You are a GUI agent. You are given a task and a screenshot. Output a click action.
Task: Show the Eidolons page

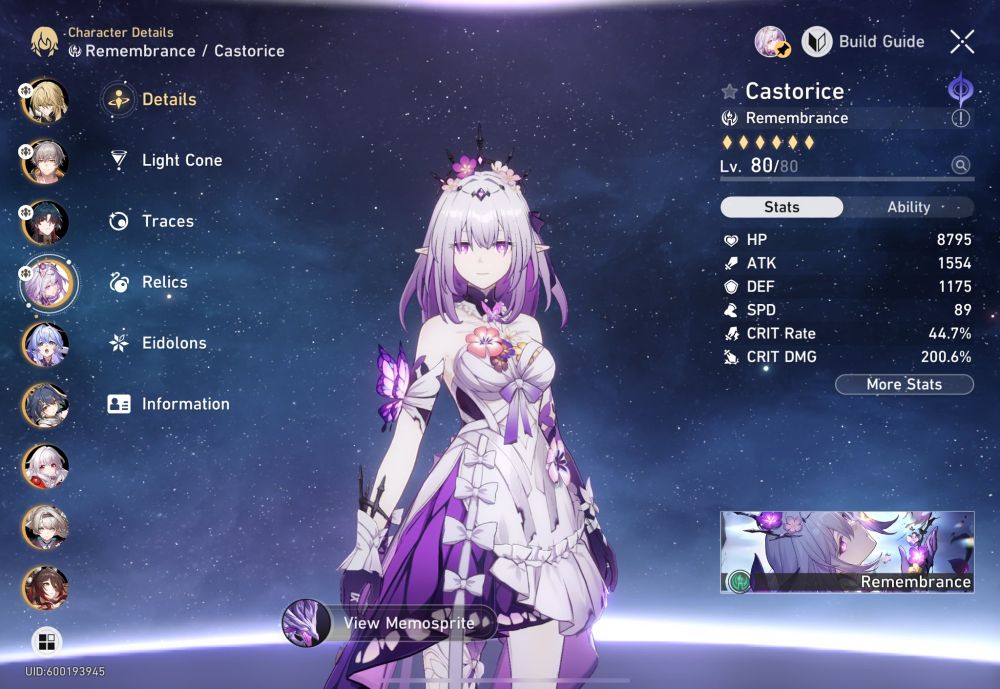173,343
